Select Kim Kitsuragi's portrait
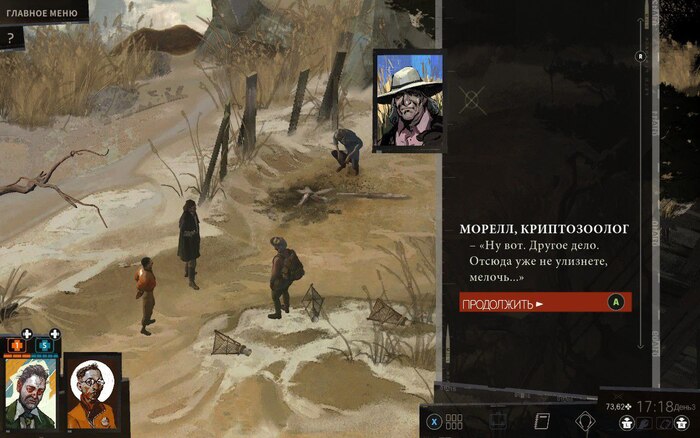The height and width of the screenshot is (438, 700). pos(93,391)
